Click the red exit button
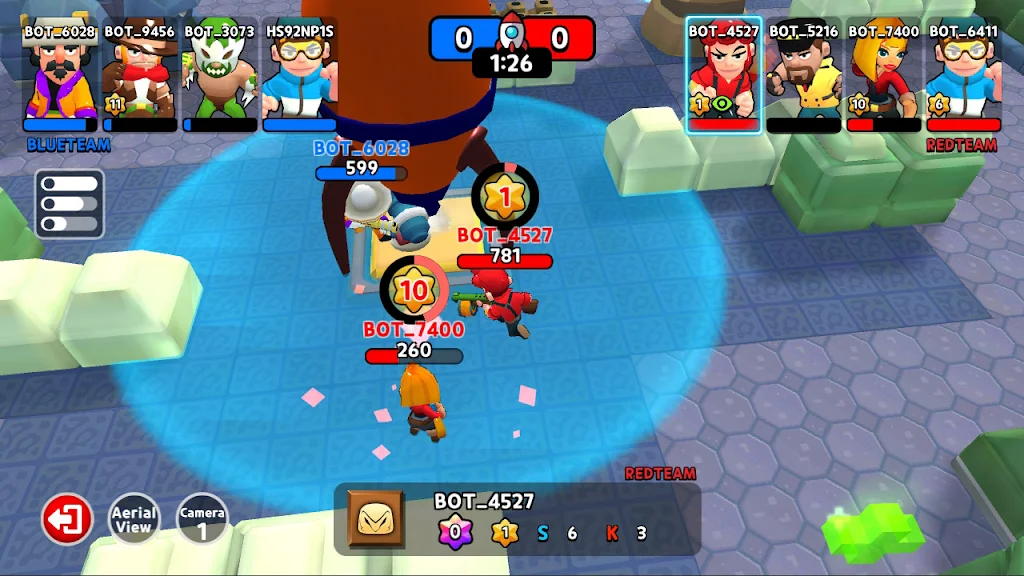 (x=67, y=520)
